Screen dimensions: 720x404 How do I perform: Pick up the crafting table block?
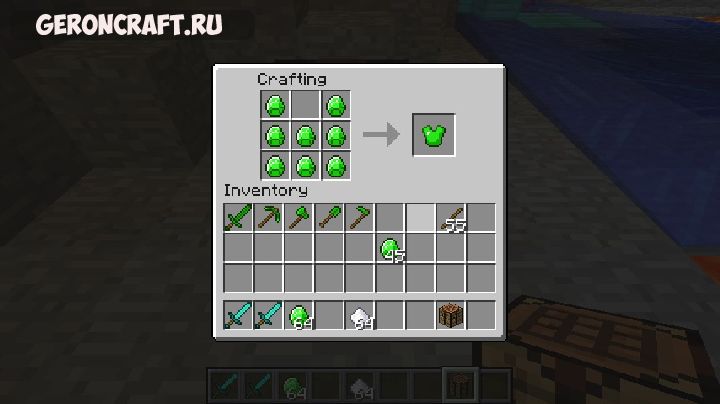click(x=452, y=316)
